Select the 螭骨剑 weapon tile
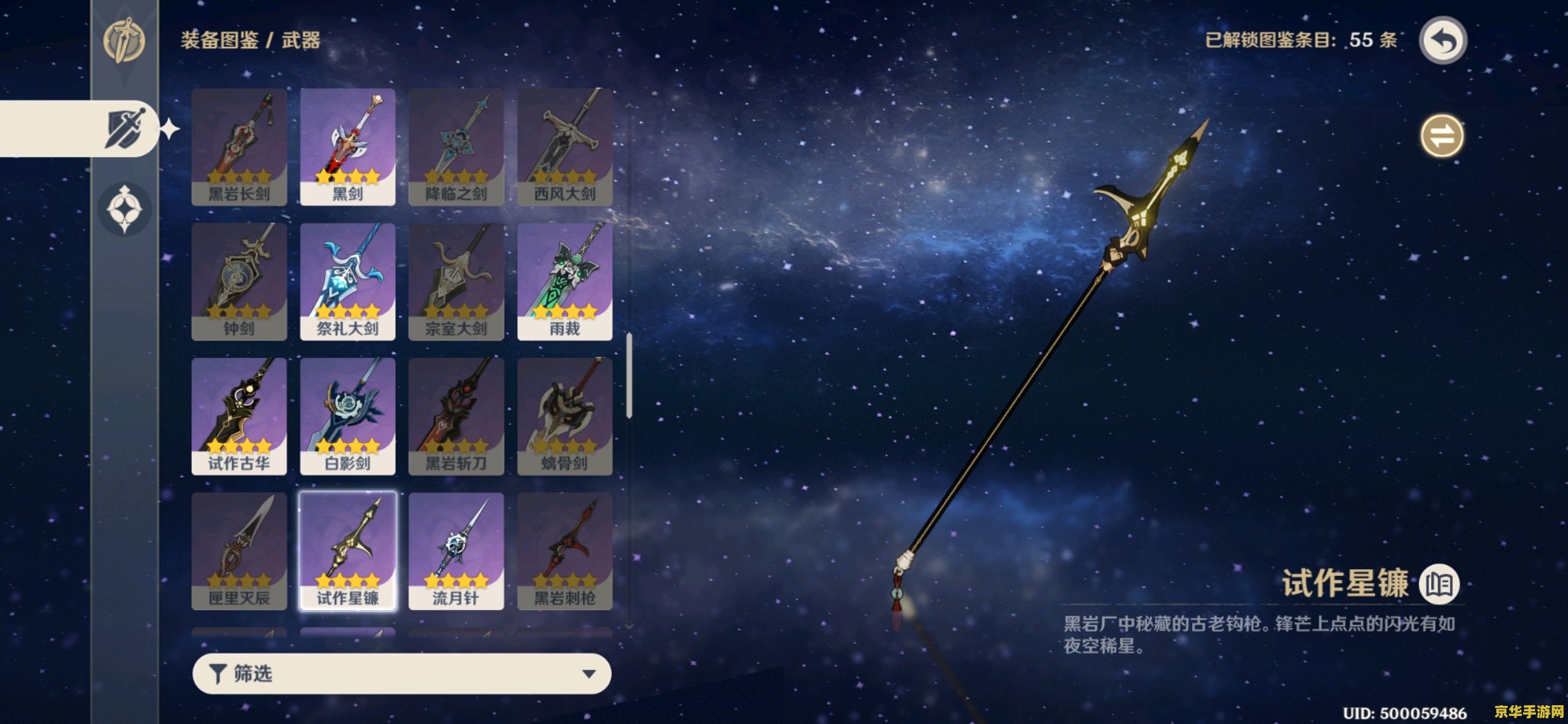1568x724 pixels. click(x=565, y=416)
